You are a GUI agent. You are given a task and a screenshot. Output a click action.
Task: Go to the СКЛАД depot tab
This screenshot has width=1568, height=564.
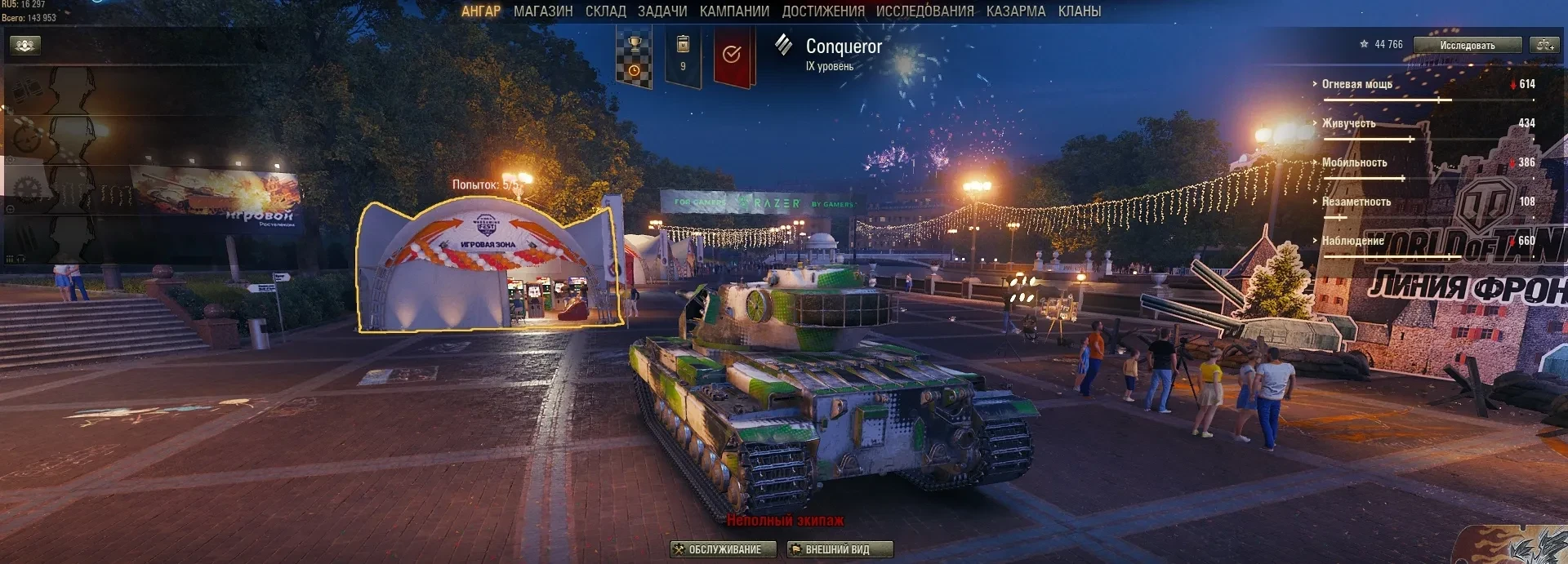tap(605, 11)
